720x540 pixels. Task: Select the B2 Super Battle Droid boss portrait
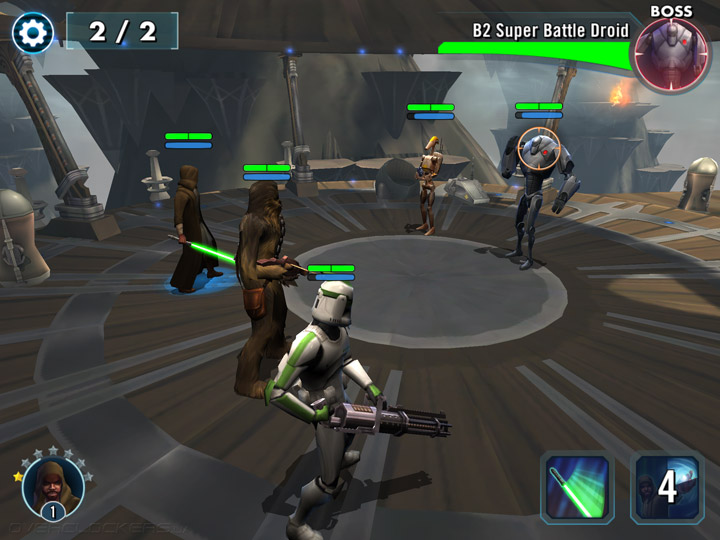(671, 55)
